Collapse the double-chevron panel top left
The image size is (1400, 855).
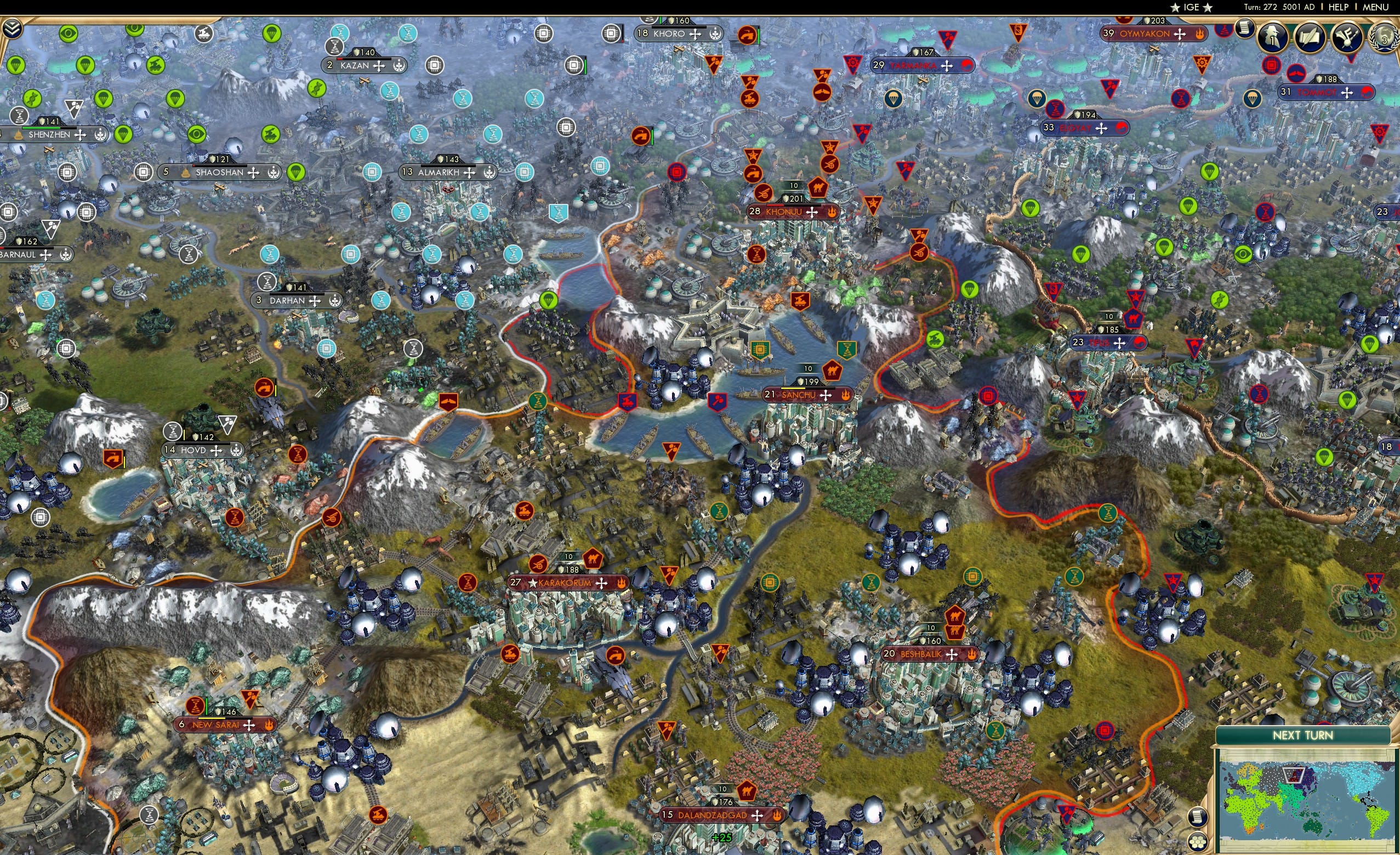click(13, 29)
